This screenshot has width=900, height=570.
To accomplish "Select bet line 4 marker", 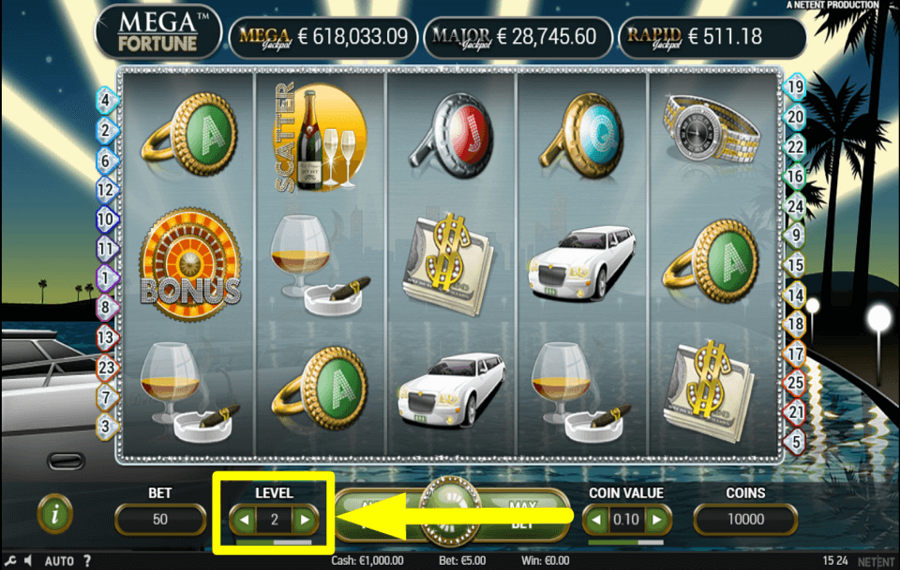I will [x=105, y=99].
